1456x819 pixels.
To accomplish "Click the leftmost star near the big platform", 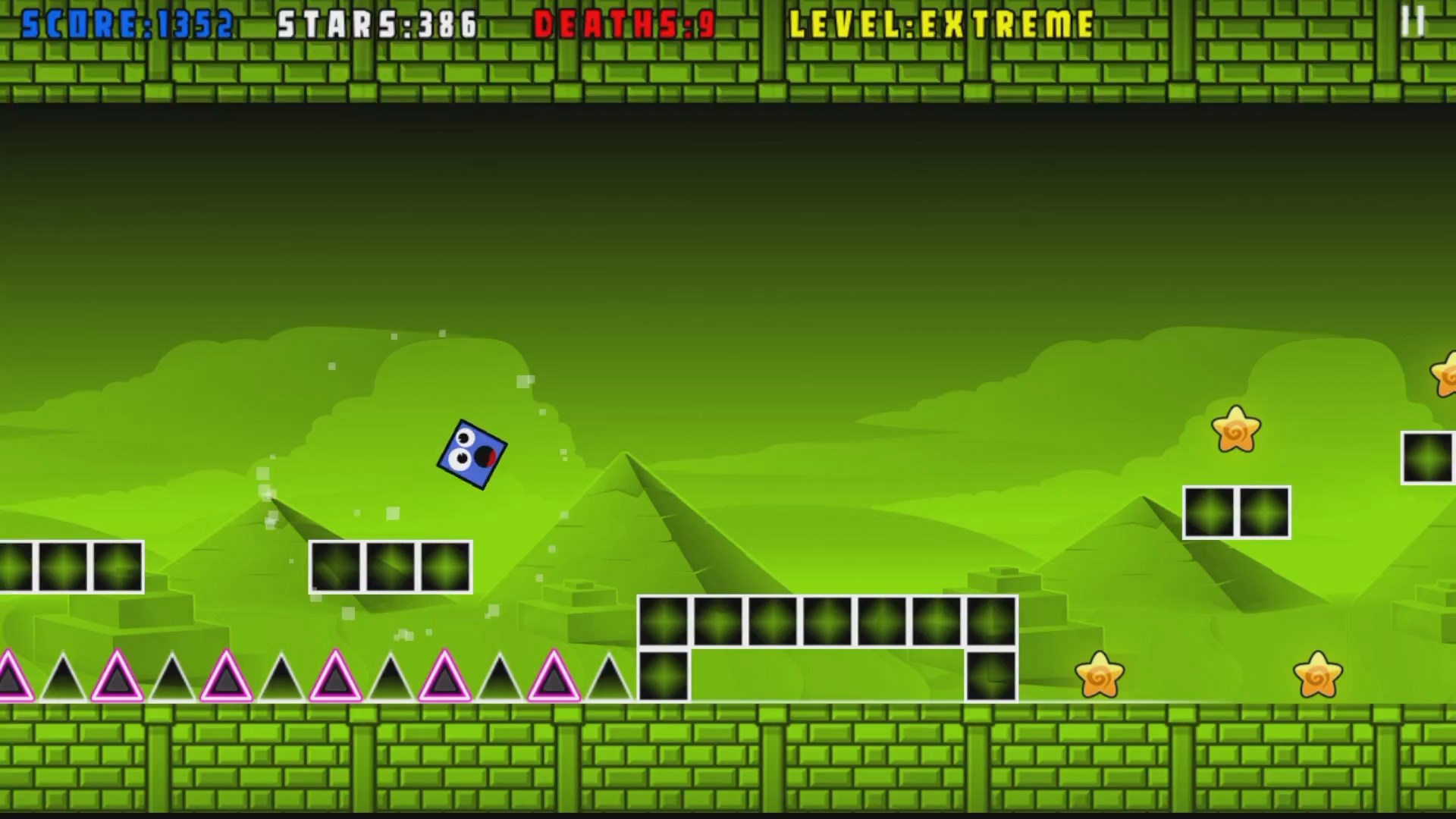I will click(1100, 675).
